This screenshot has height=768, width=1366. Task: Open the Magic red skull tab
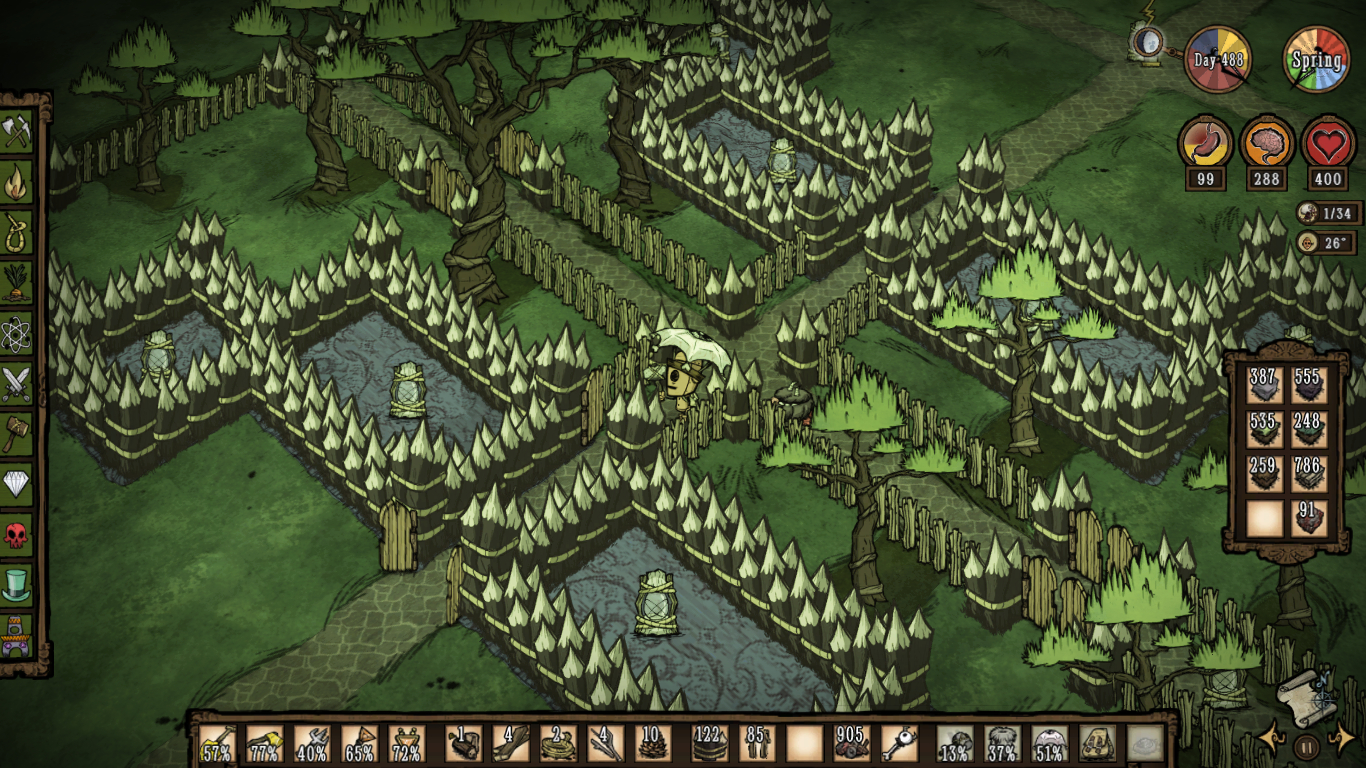[x=17, y=535]
